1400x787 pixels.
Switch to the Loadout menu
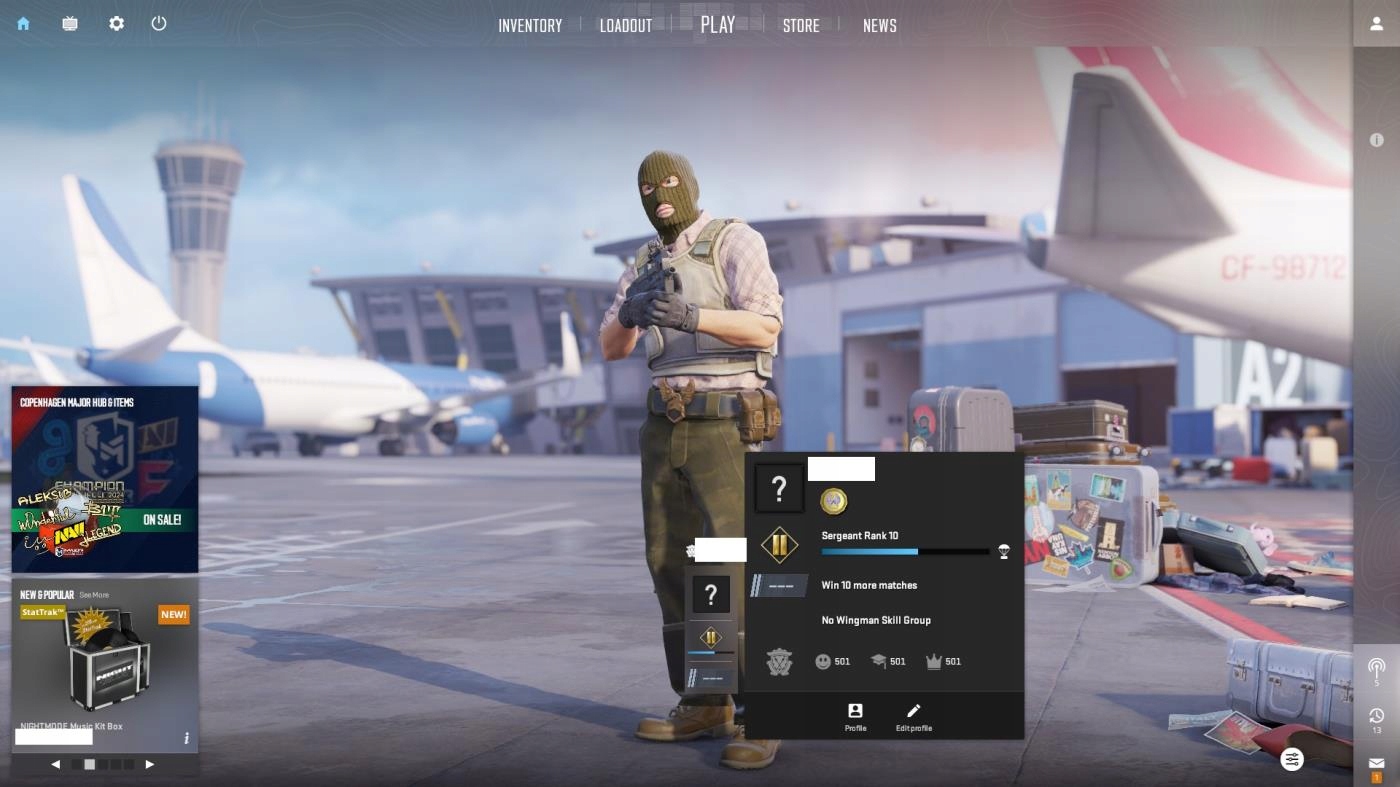(626, 26)
